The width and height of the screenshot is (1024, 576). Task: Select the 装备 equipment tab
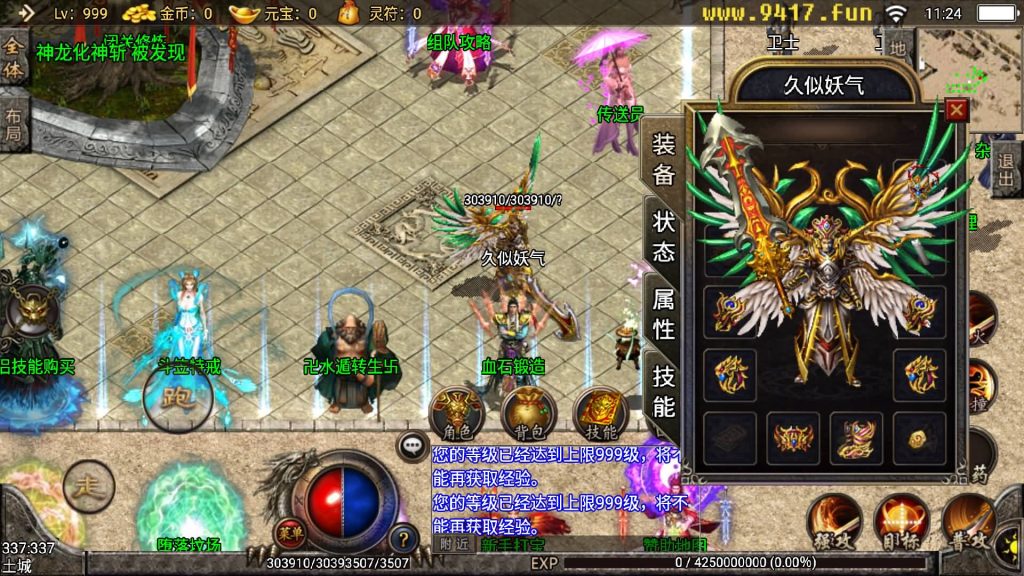click(664, 160)
